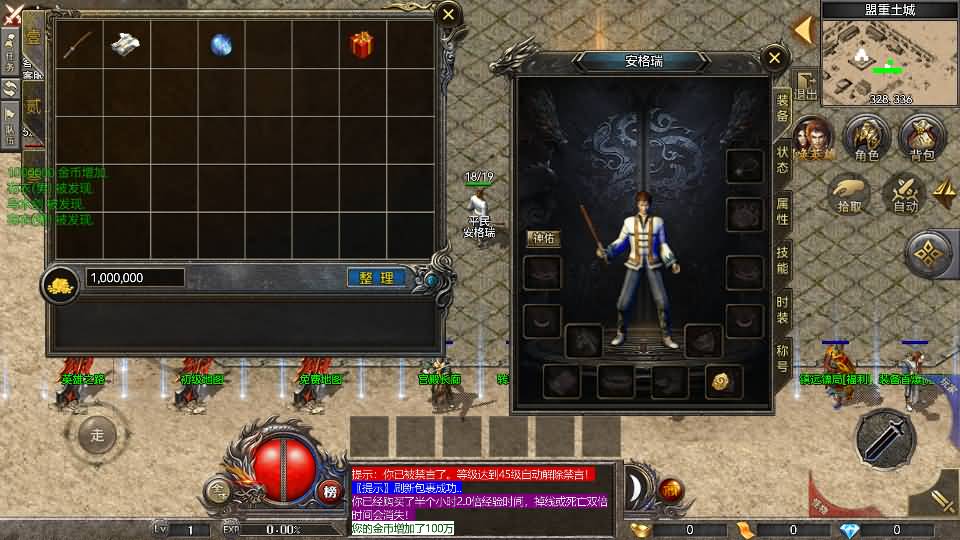Open the 技能 skills tab
The image size is (960, 540).
pyautogui.click(x=783, y=262)
